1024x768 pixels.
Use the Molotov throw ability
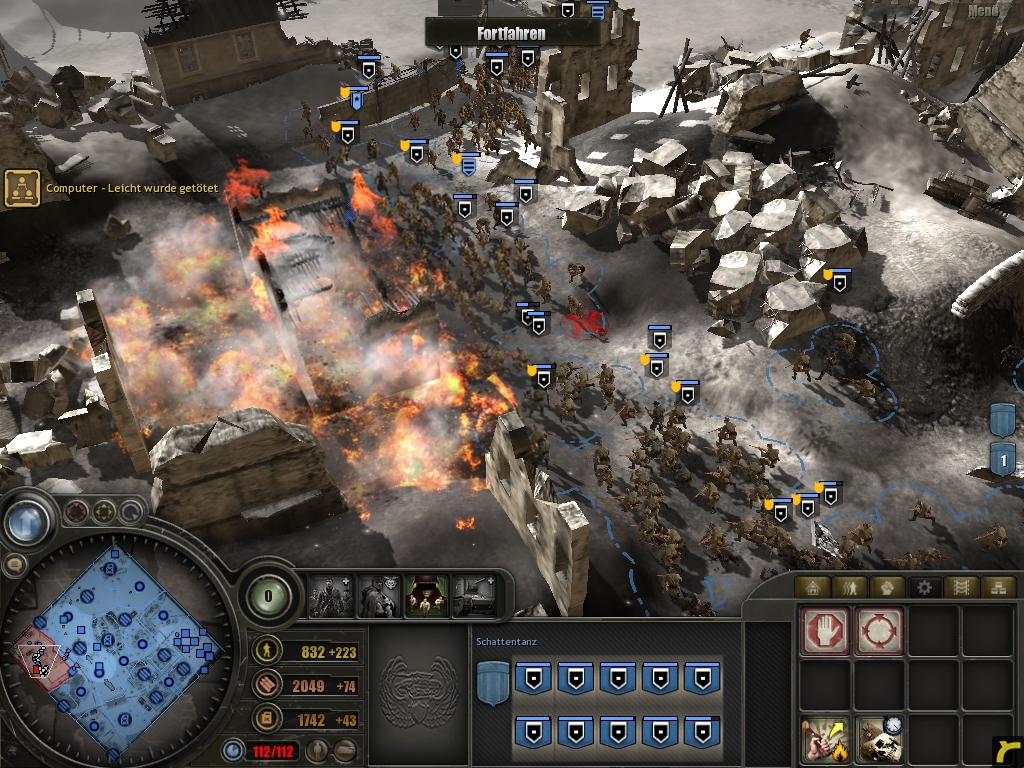[x=826, y=739]
